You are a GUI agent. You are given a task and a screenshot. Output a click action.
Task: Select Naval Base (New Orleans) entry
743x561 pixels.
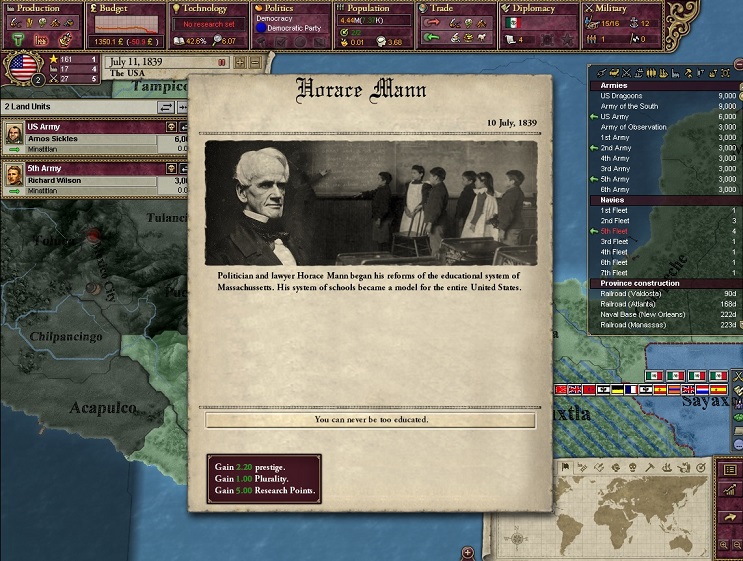coord(643,314)
